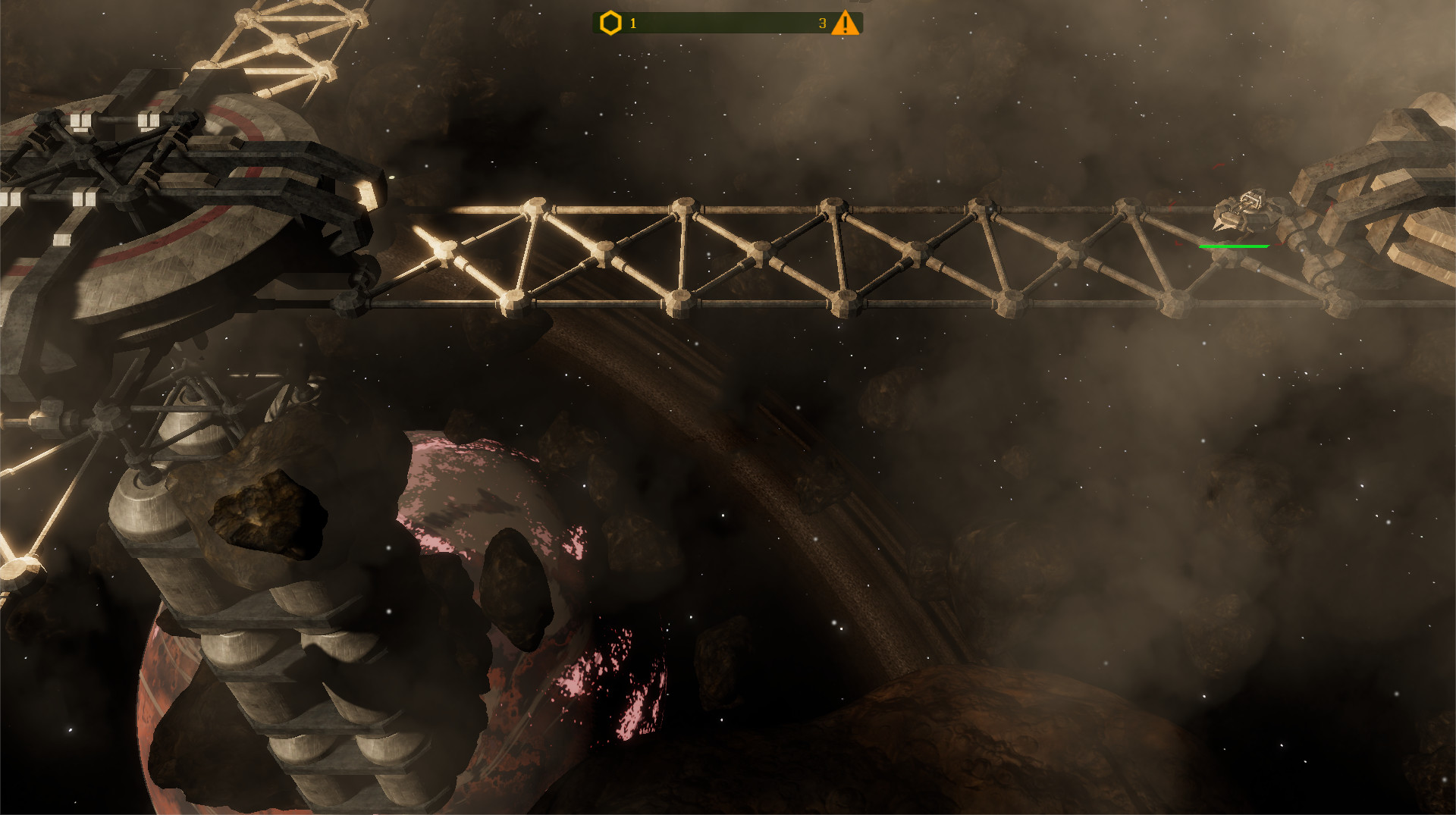Click the alert counter showing 3
The image size is (1456, 815).
821,23
